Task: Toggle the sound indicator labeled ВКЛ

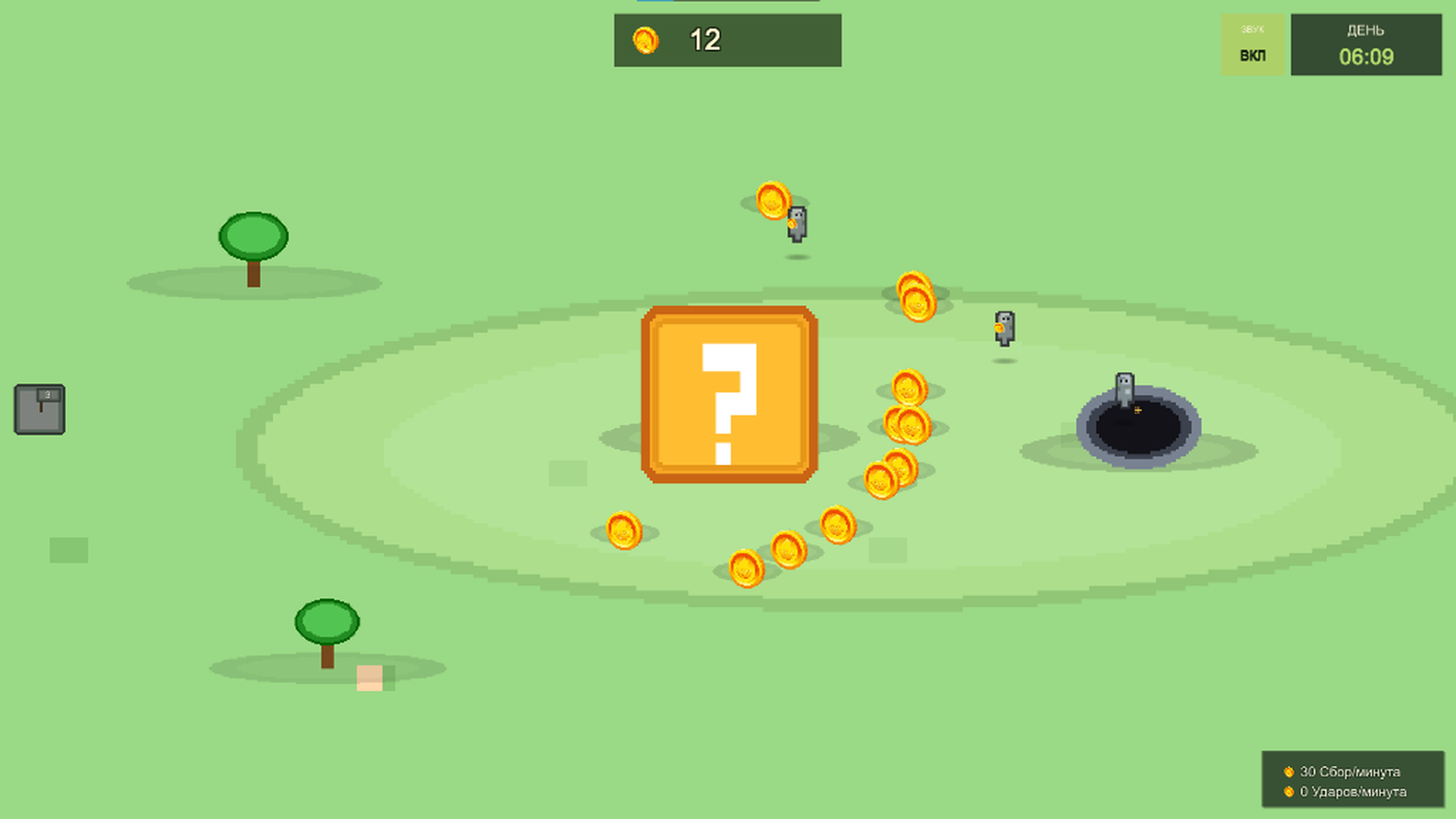Action: tap(1252, 55)
